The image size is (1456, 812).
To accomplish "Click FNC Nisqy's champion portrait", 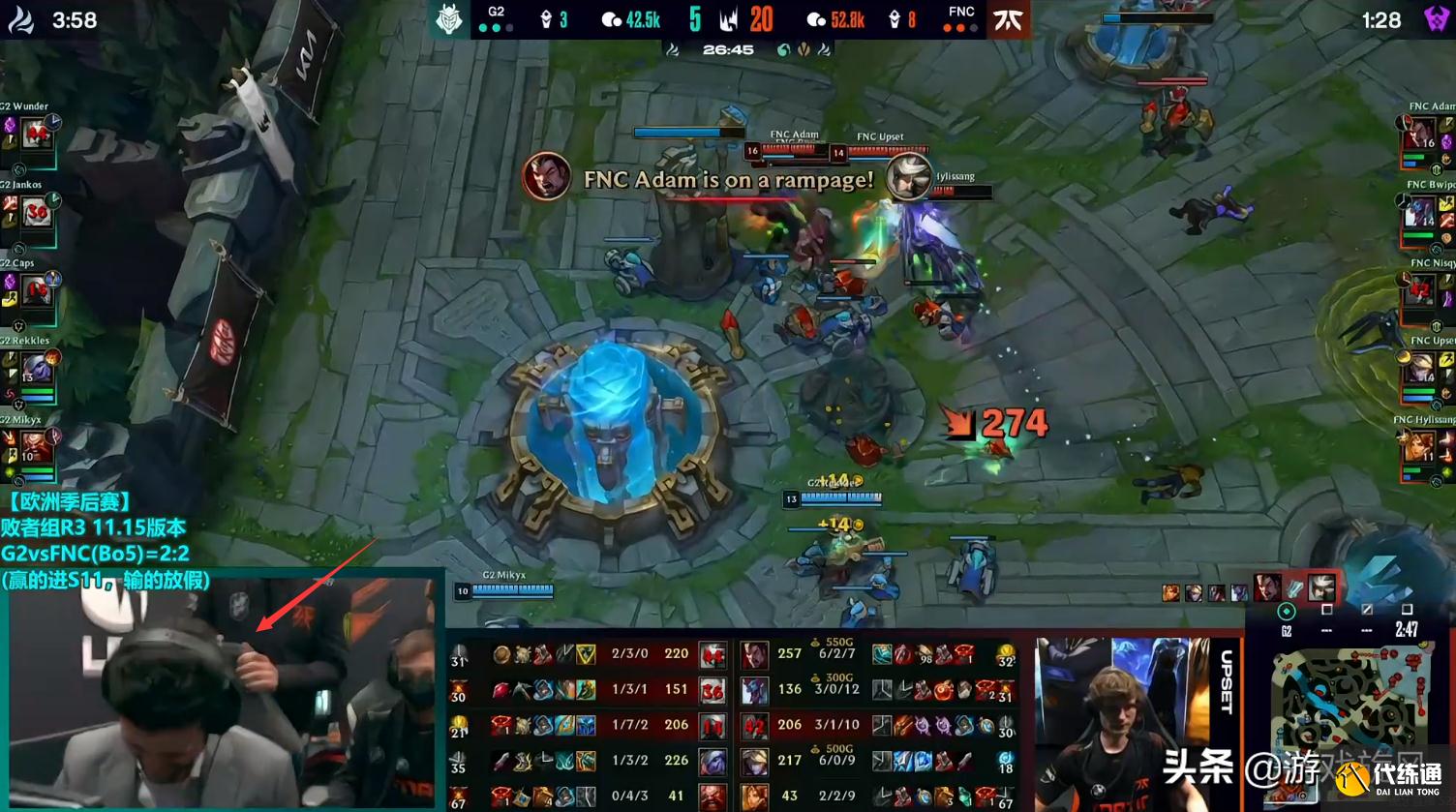I will coord(1420,290).
